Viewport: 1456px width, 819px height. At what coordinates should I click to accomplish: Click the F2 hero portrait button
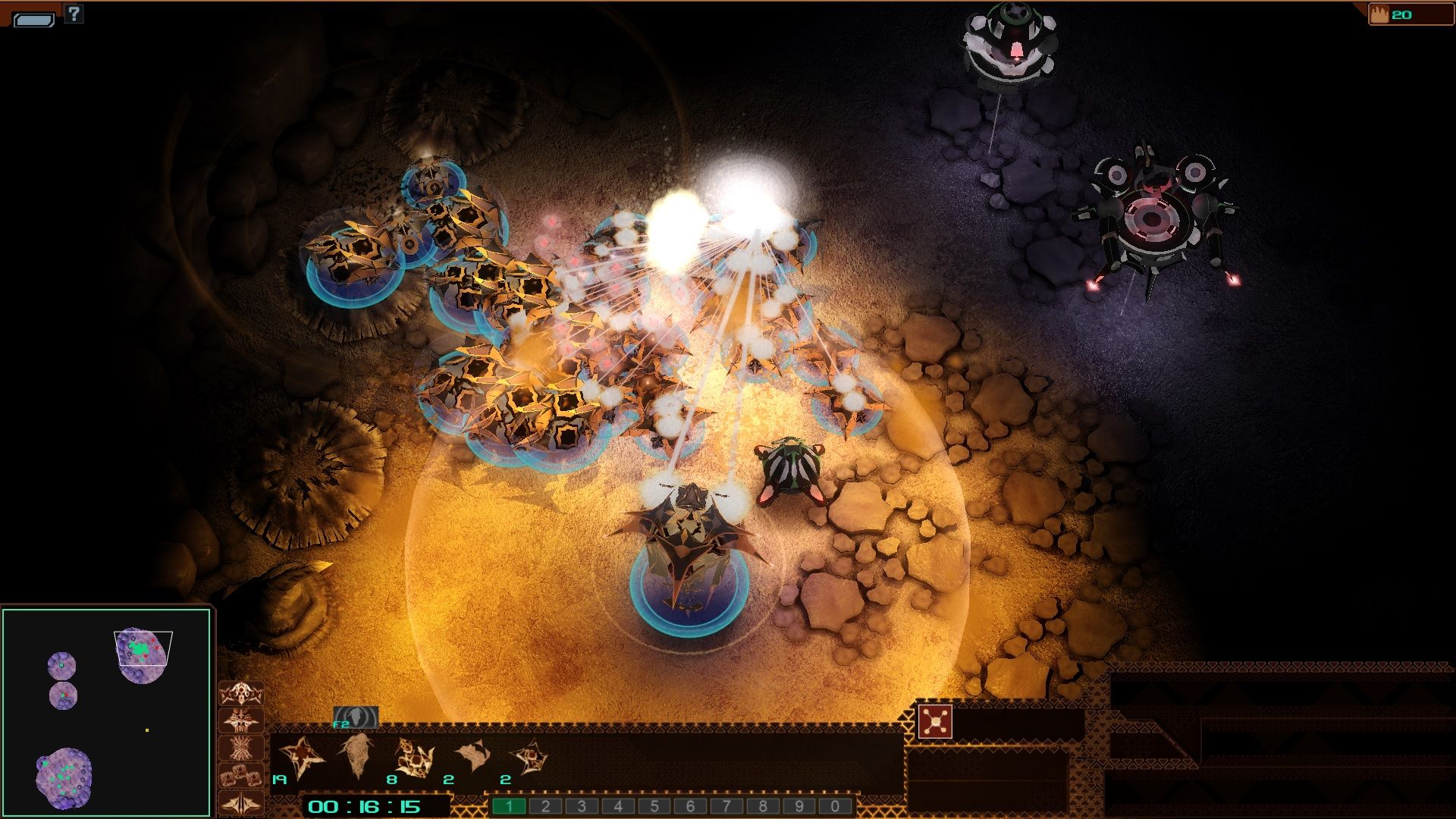click(356, 717)
